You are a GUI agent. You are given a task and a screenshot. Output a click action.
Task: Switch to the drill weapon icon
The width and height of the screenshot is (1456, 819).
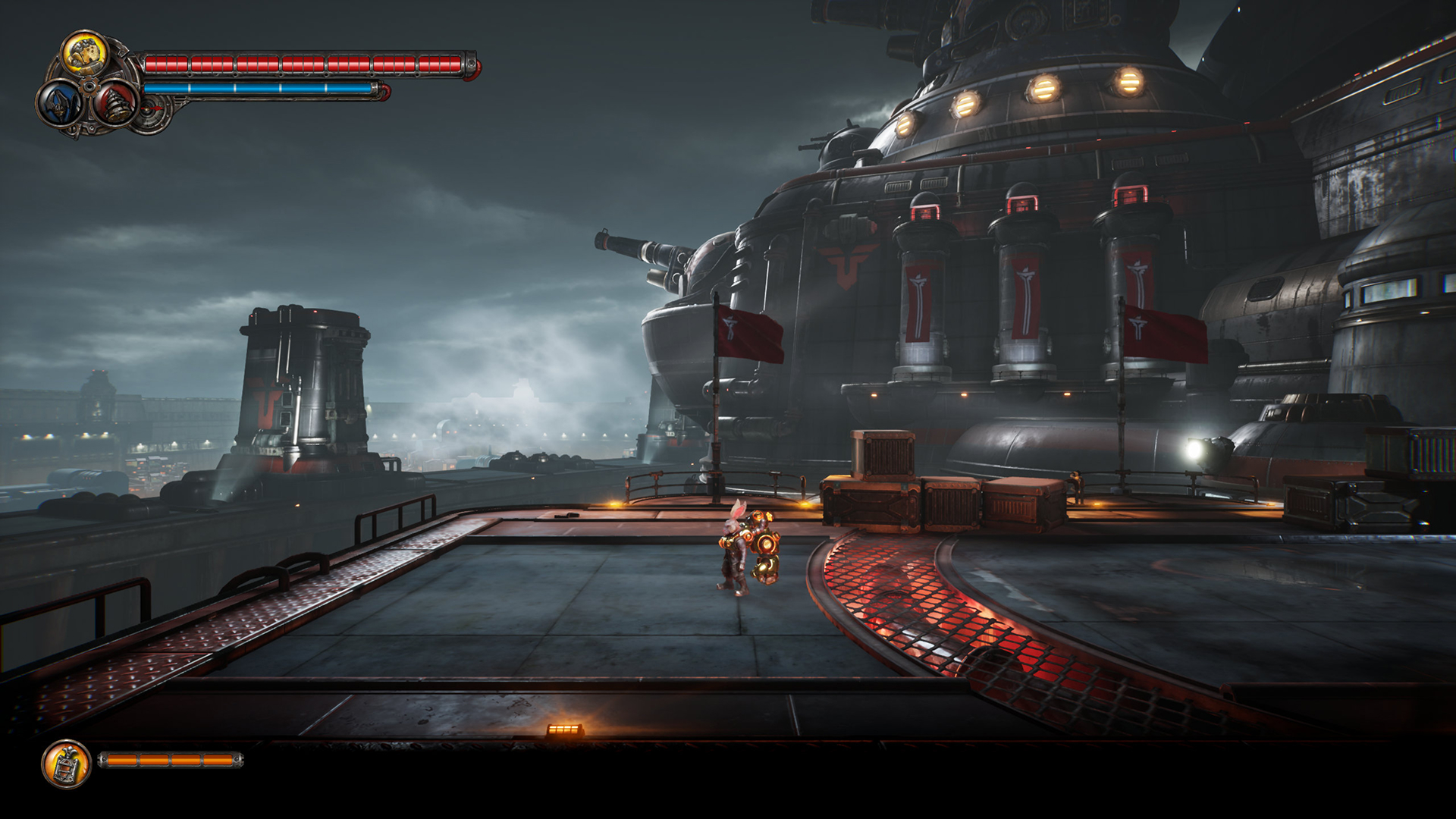[116, 103]
